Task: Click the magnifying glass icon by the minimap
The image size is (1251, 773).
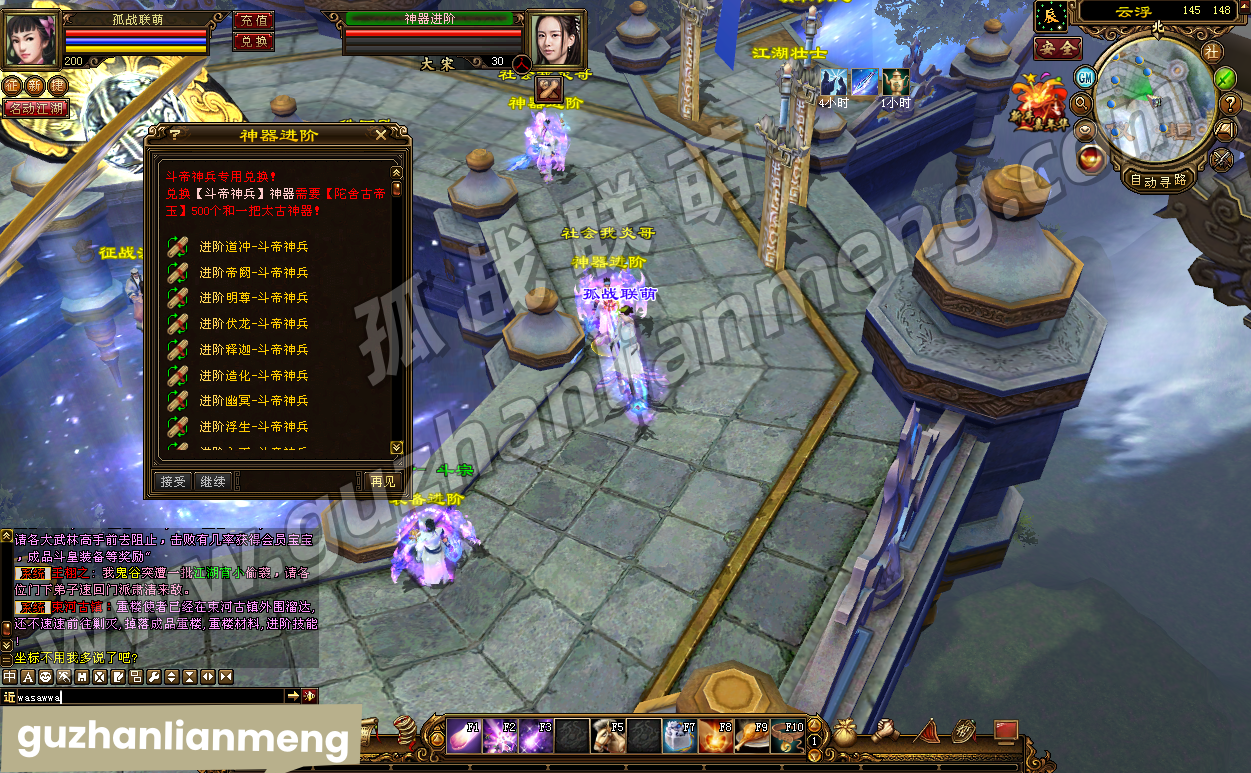Action: (x=1080, y=103)
